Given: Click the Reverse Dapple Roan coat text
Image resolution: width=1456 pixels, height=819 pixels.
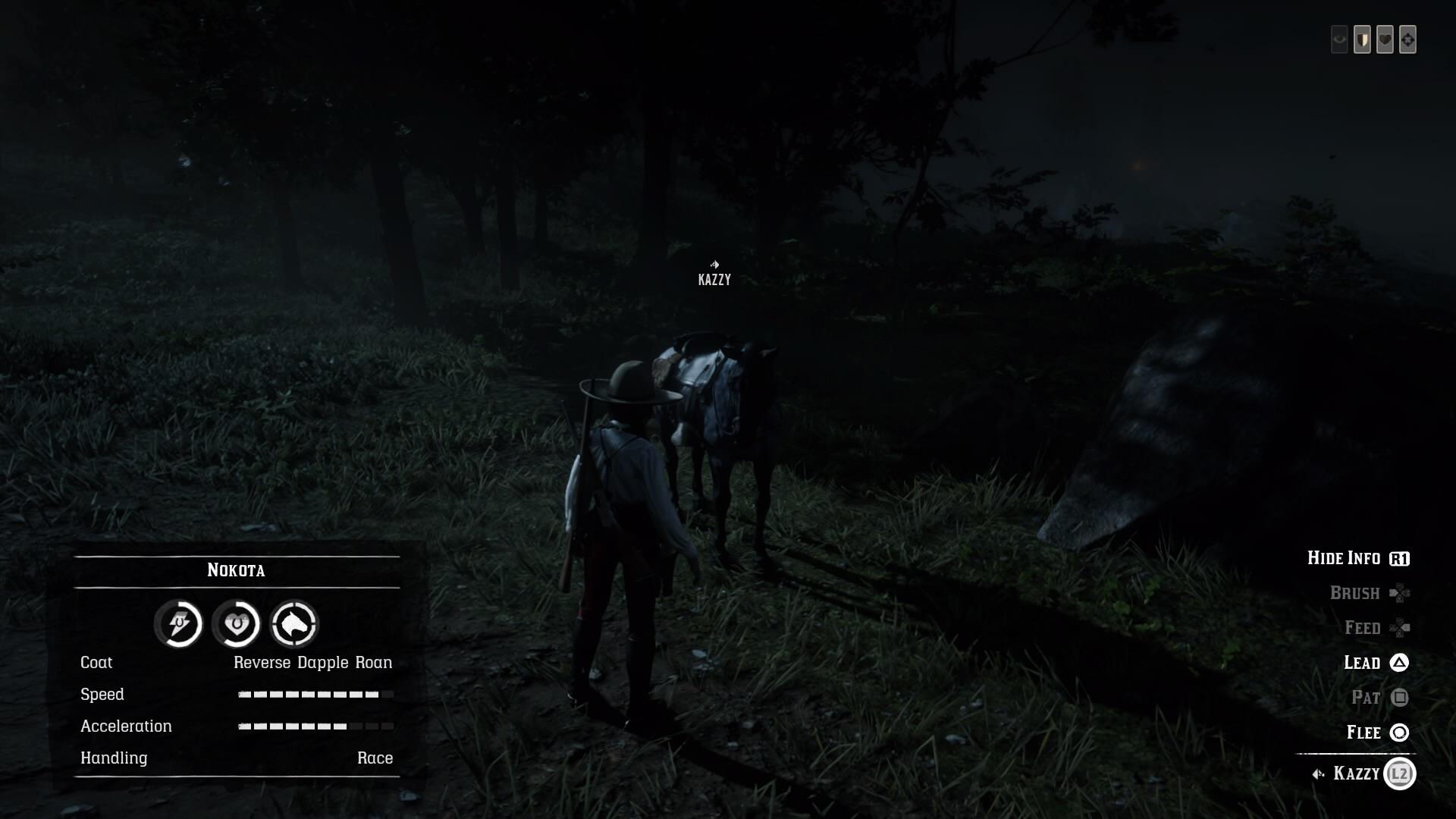Looking at the screenshot, I should click(x=312, y=662).
